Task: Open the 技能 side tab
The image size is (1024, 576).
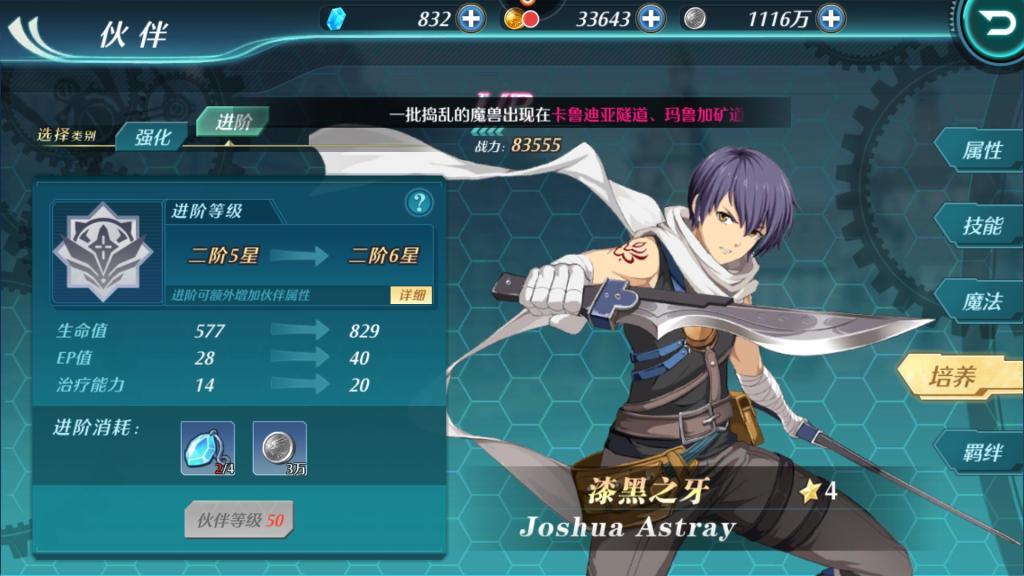Action: click(x=978, y=226)
